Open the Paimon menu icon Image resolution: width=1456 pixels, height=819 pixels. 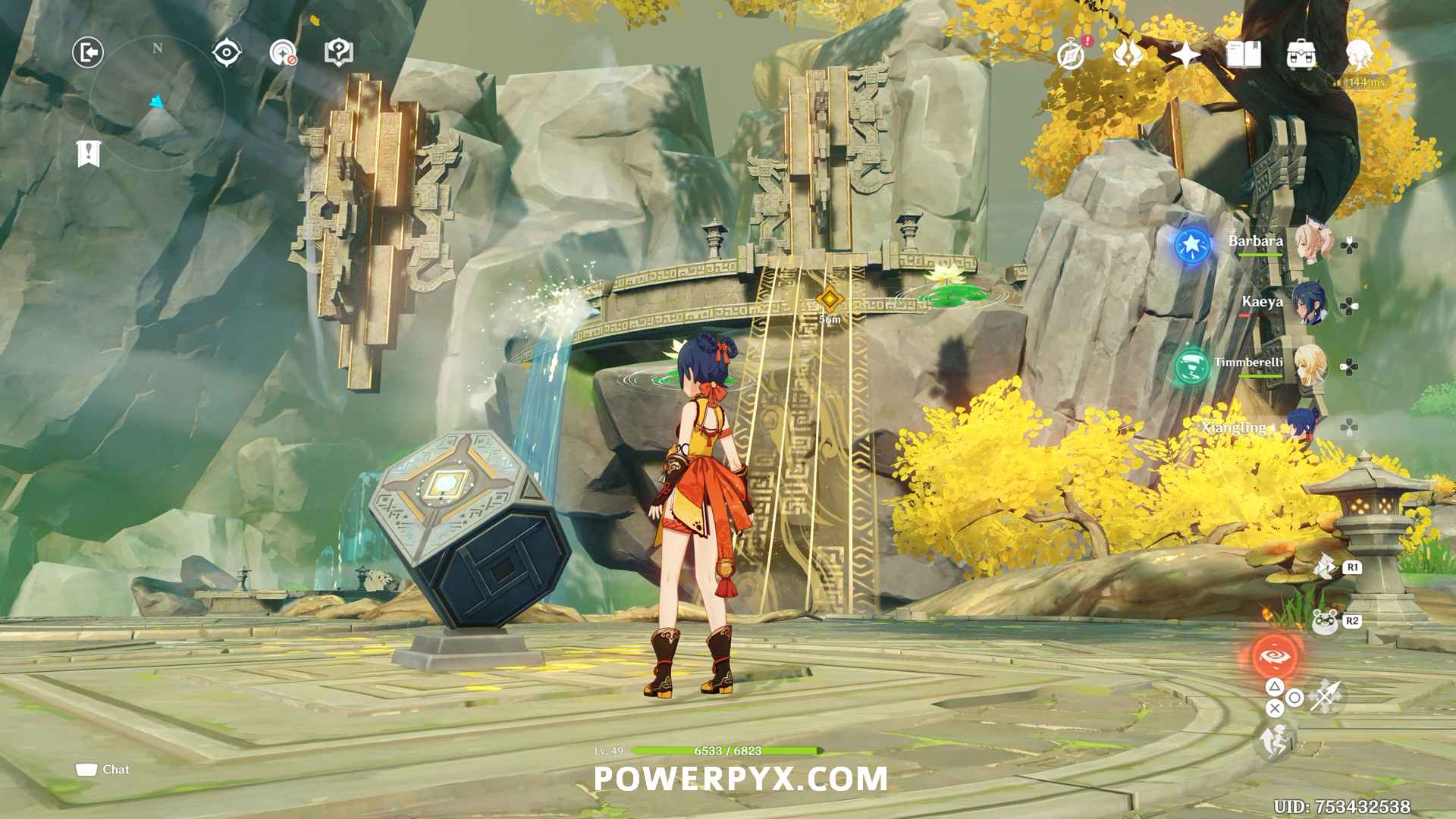click(1359, 55)
